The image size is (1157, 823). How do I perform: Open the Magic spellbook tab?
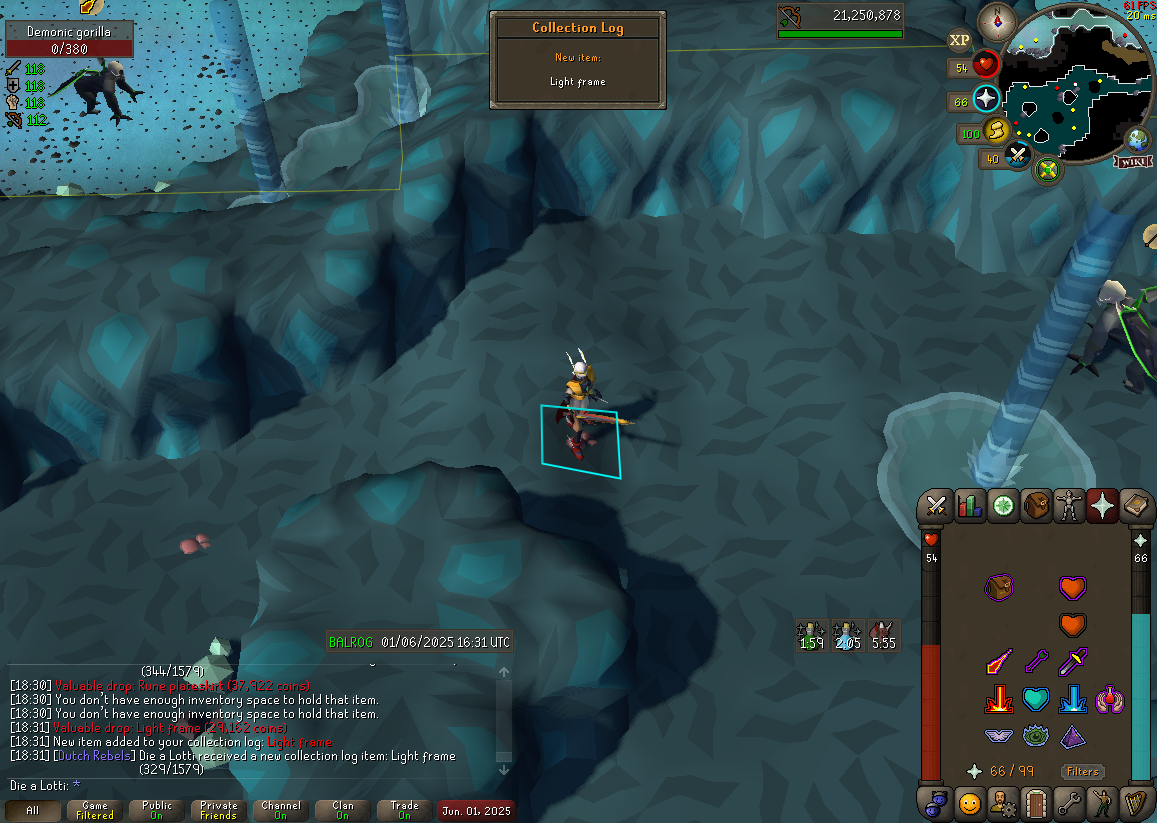click(1136, 506)
